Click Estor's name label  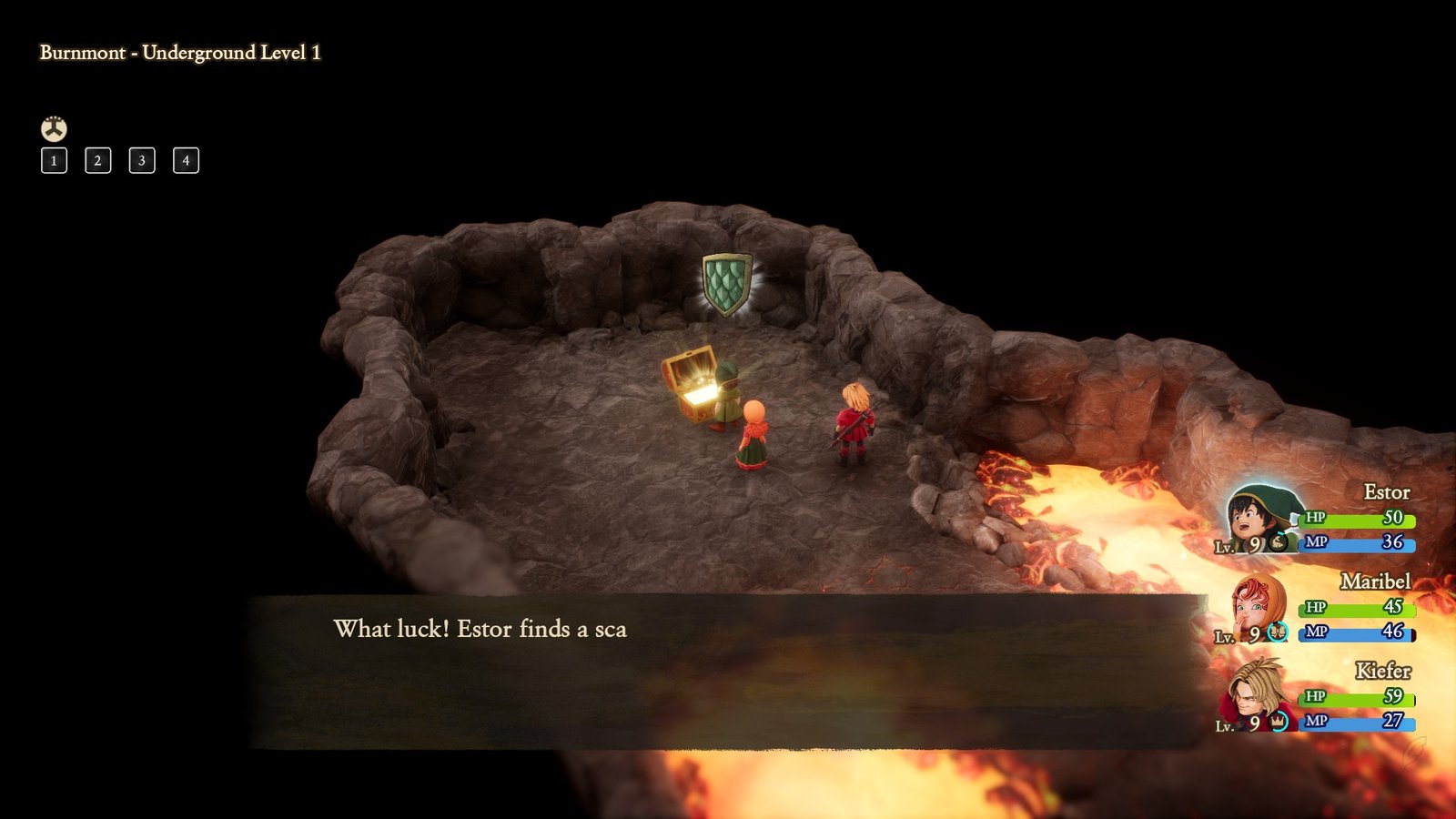pos(1387,492)
